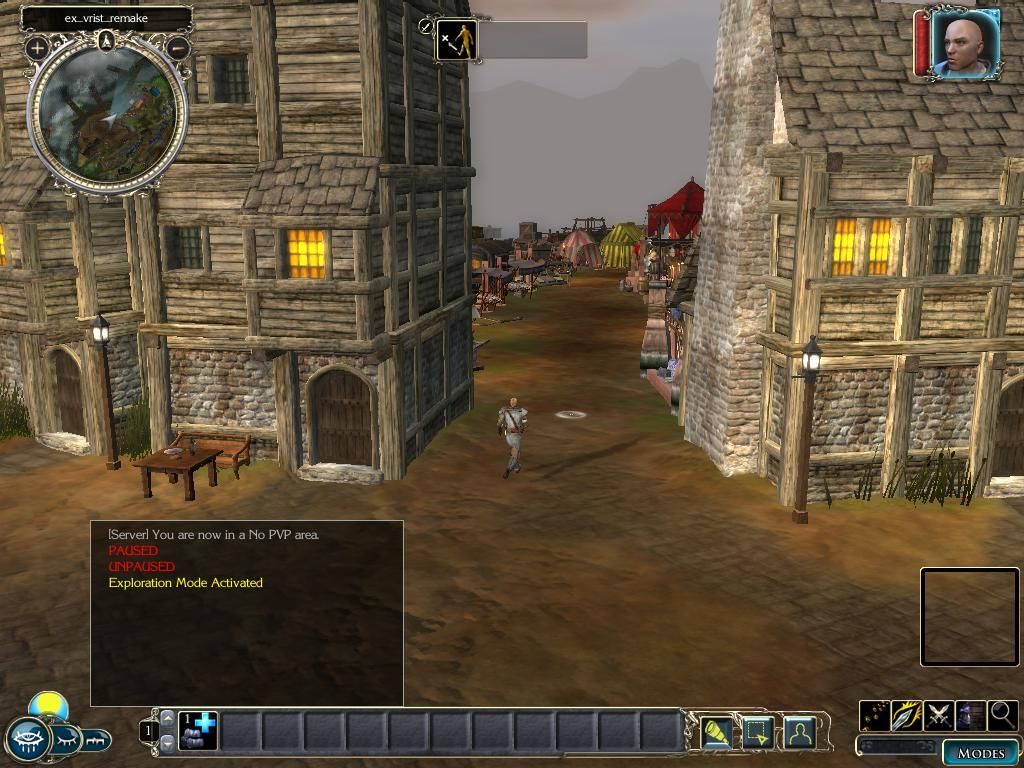Image resolution: width=1024 pixels, height=768 pixels.
Task: Select the closed eye camera mode button
Action: pos(66,740)
